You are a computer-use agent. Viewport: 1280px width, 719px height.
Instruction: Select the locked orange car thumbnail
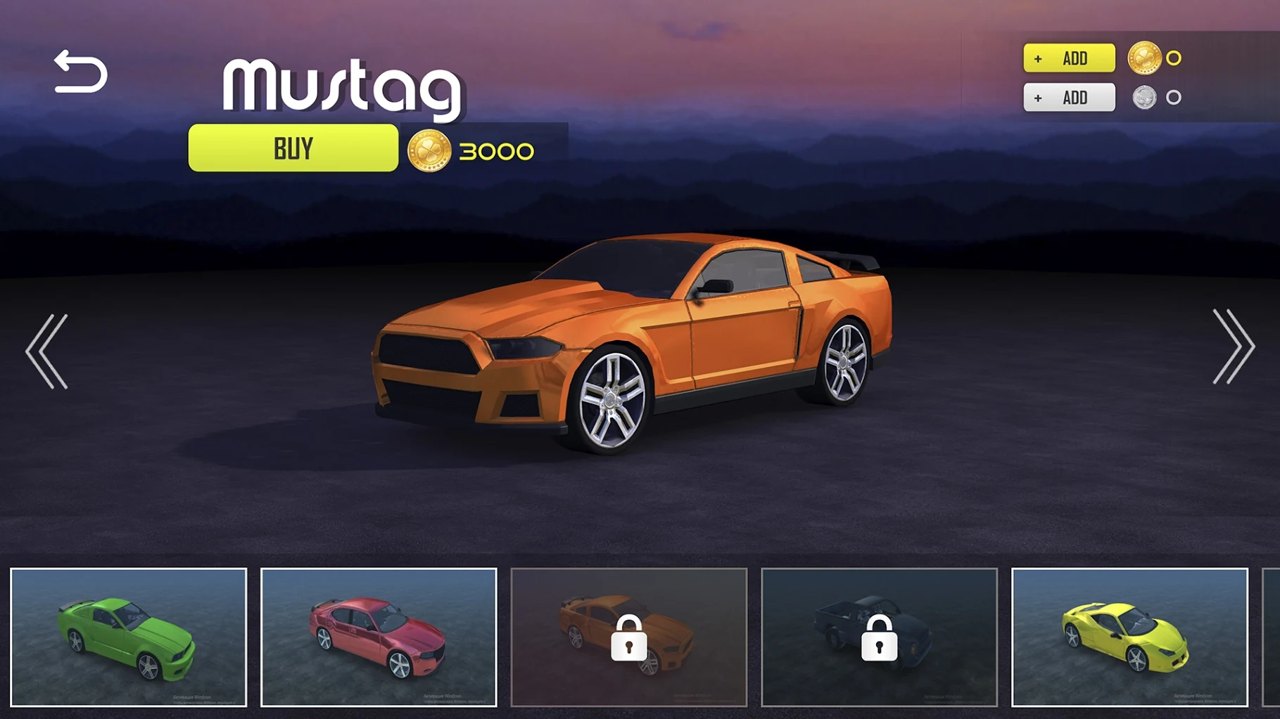[629, 637]
